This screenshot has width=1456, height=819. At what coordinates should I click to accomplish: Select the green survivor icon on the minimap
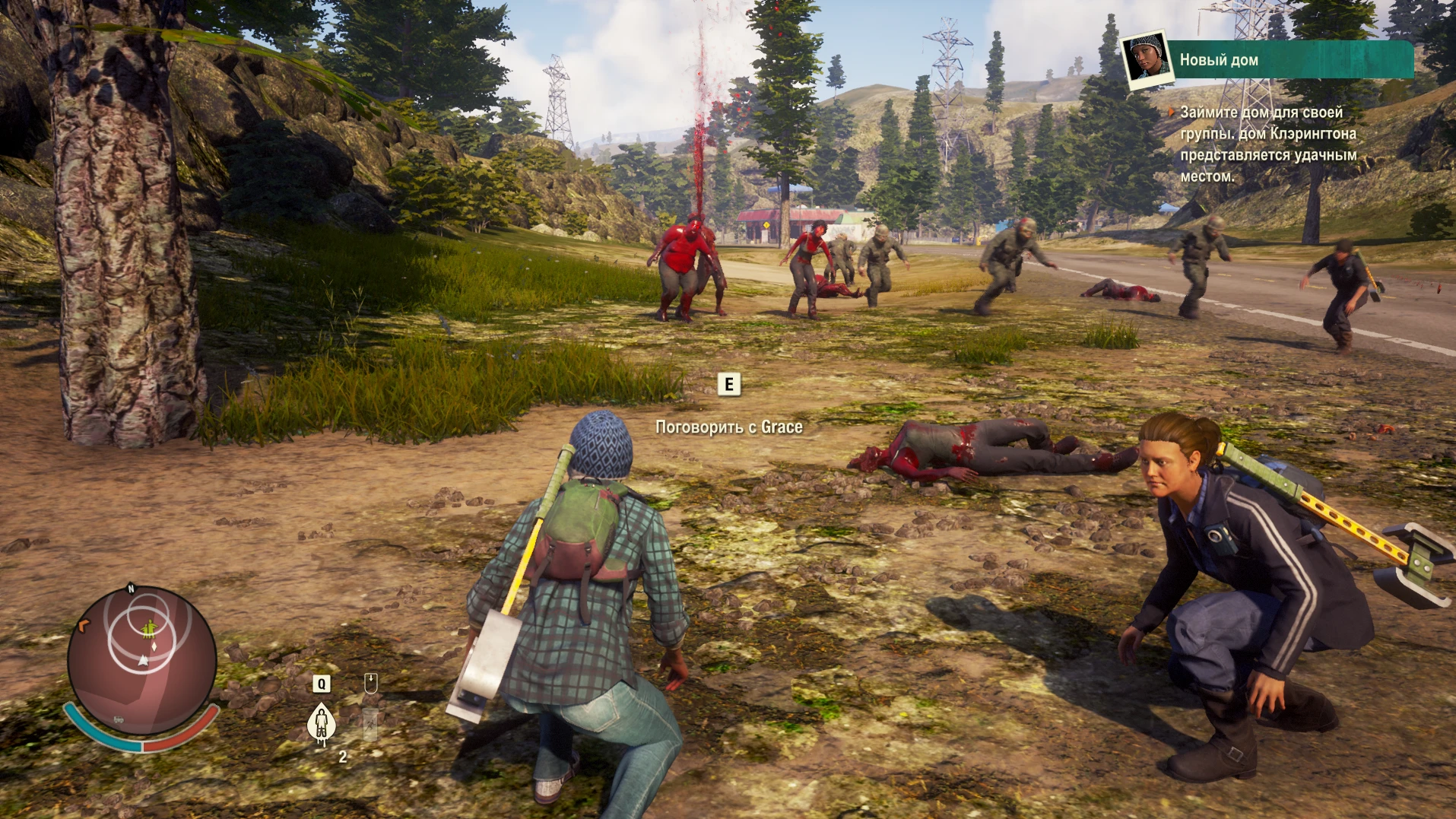click(x=149, y=629)
